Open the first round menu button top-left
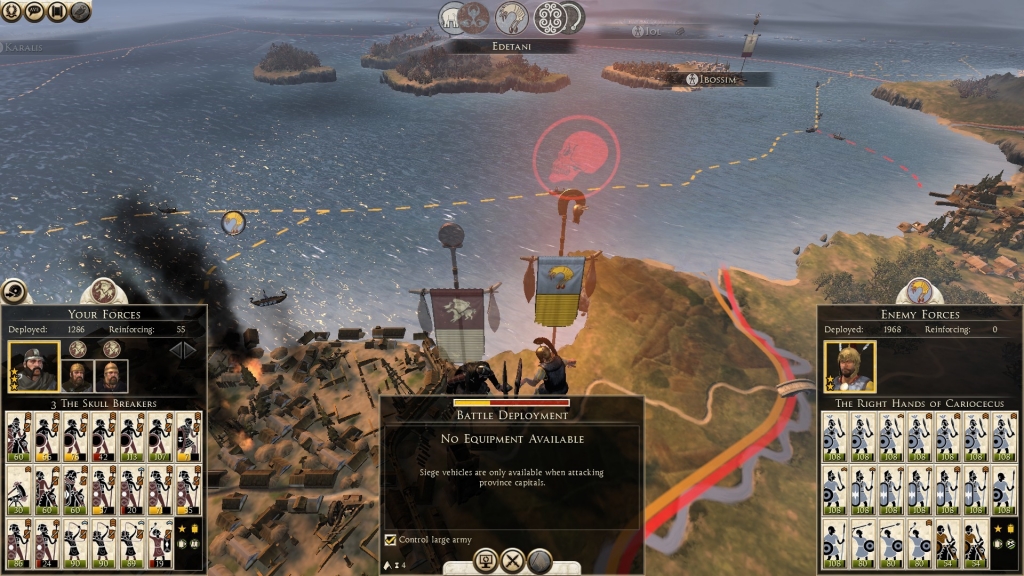Image resolution: width=1024 pixels, height=576 pixels. click(14, 11)
